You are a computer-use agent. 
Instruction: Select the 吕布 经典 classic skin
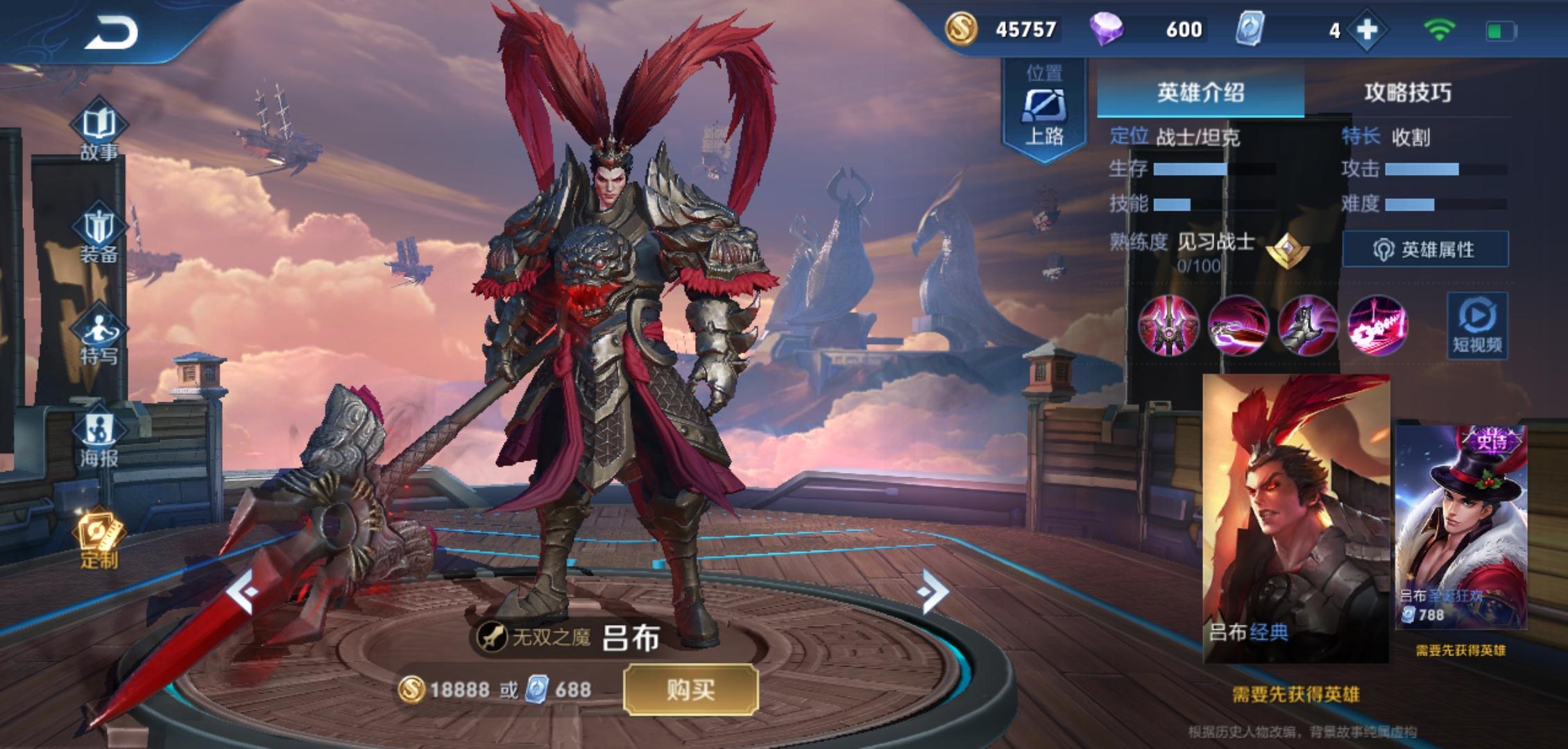point(1295,518)
